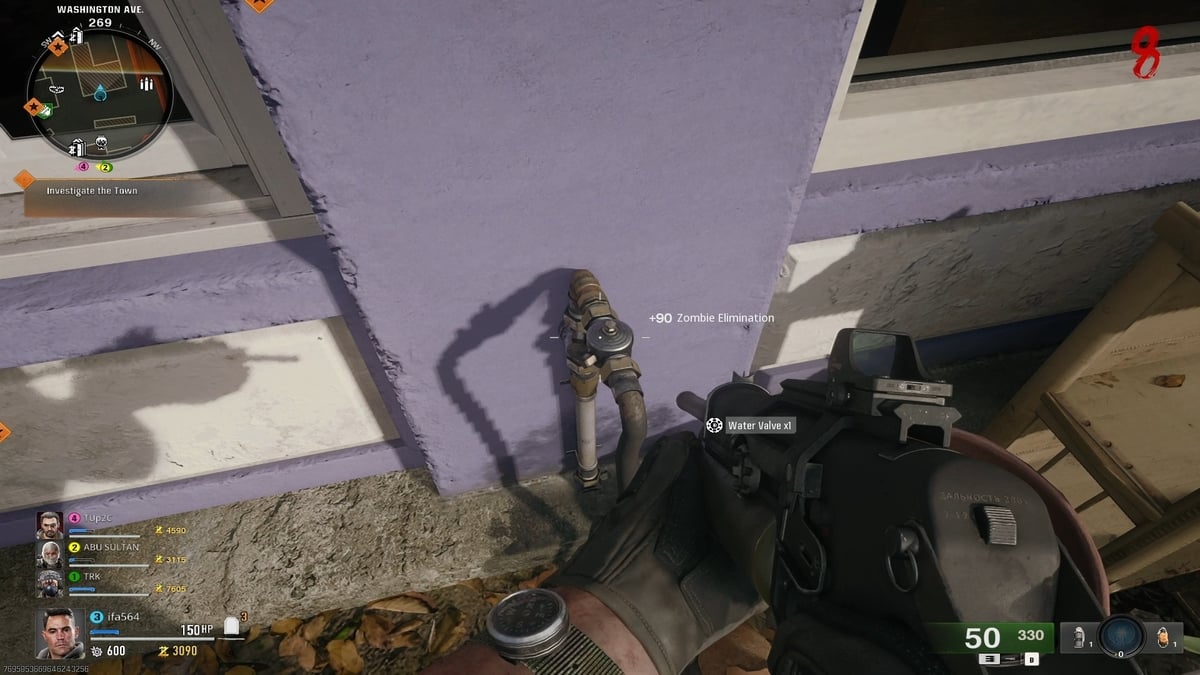Select the orange lethal grenade slot

1163,635
